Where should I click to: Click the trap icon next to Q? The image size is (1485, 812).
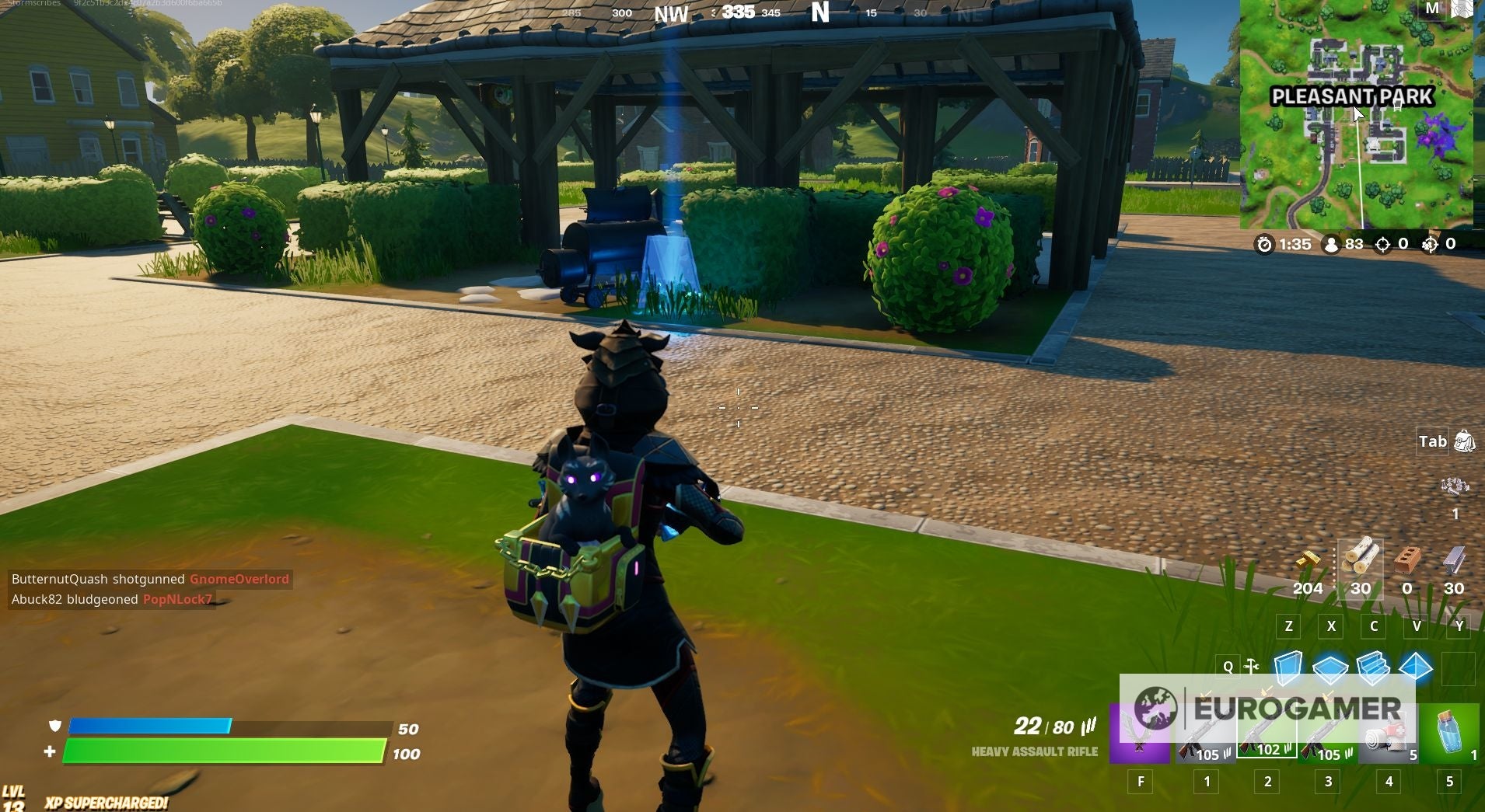click(x=1252, y=667)
